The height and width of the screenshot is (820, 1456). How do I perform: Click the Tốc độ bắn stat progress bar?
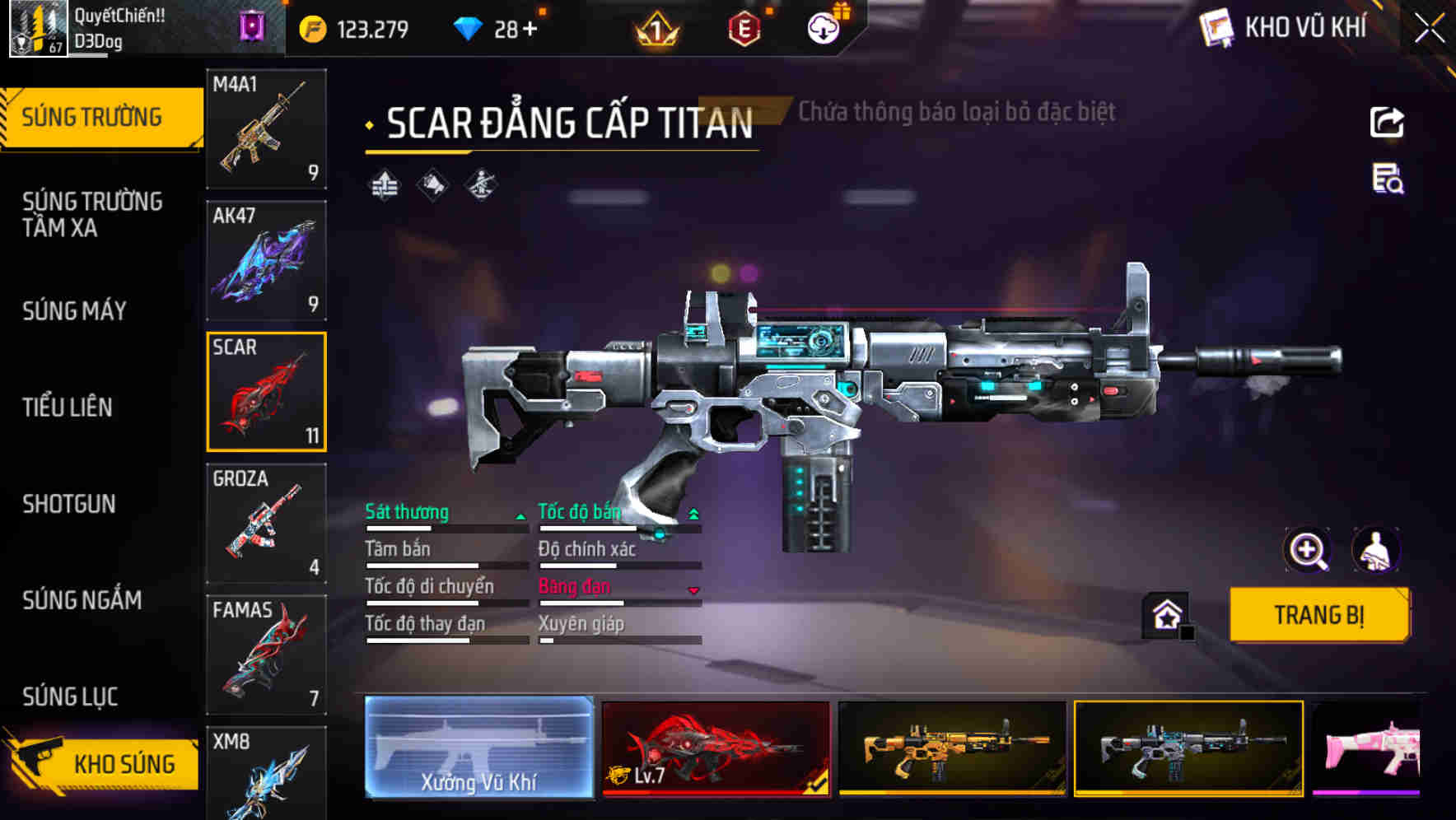pos(619,528)
